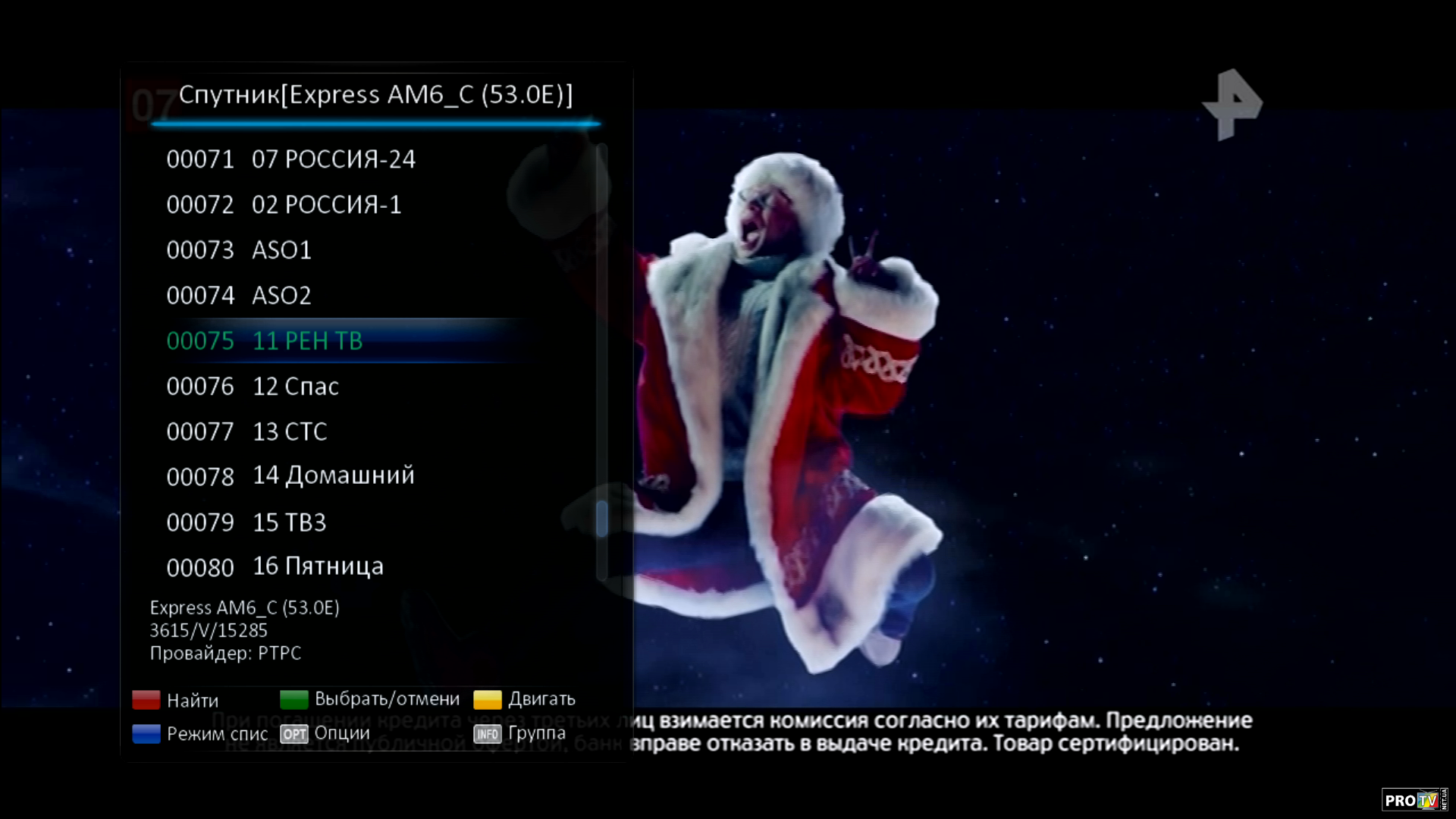Viewport: 1456px width, 819px height.
Task: Choose channel 13 СТС
Action: click(290, 432)
